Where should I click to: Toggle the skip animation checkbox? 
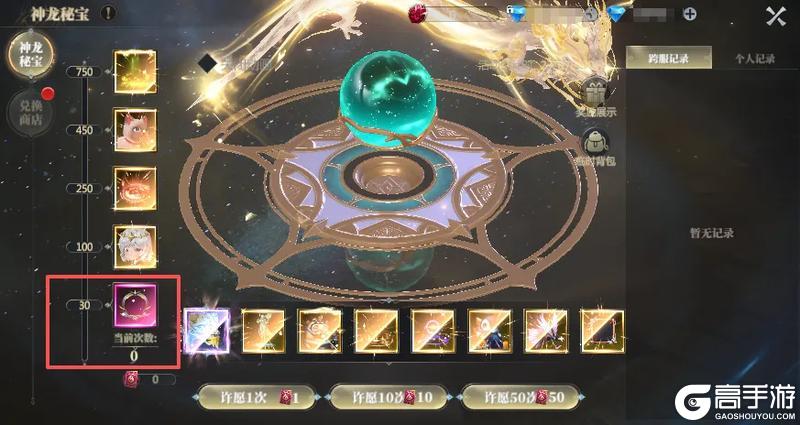point(207,63)
